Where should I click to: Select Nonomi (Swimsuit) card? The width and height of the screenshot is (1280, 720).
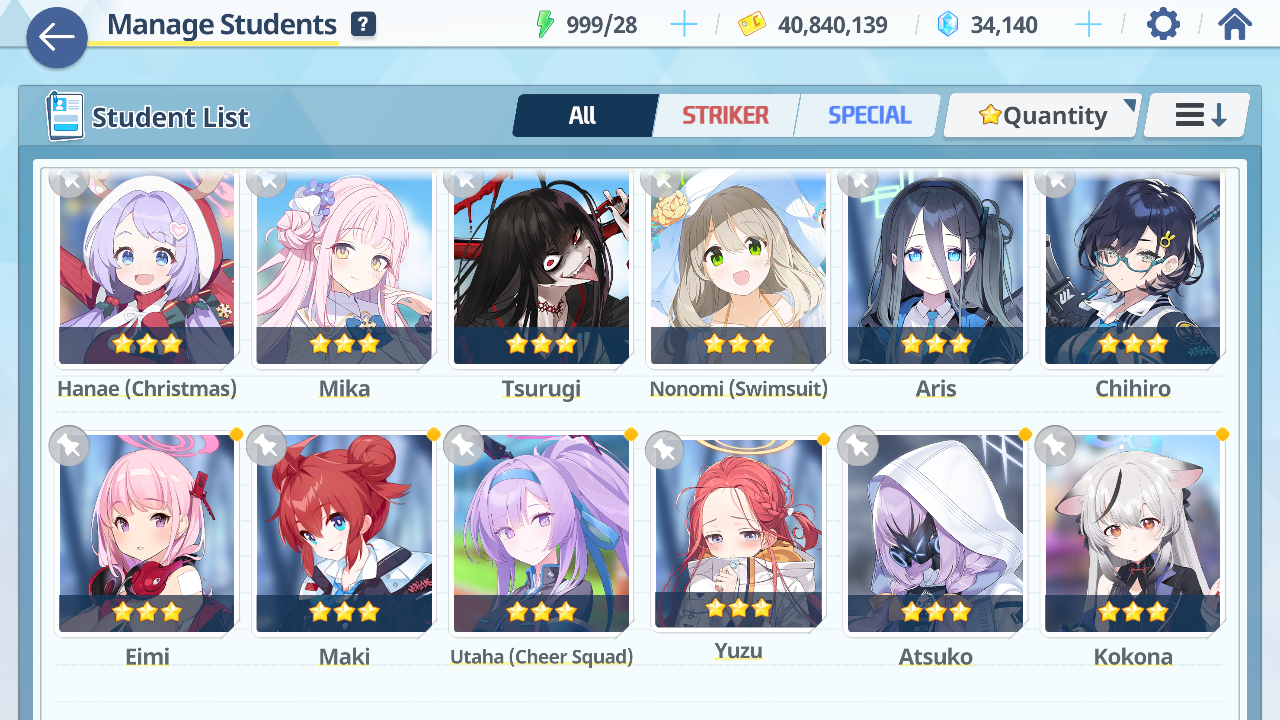coord(738,268)
